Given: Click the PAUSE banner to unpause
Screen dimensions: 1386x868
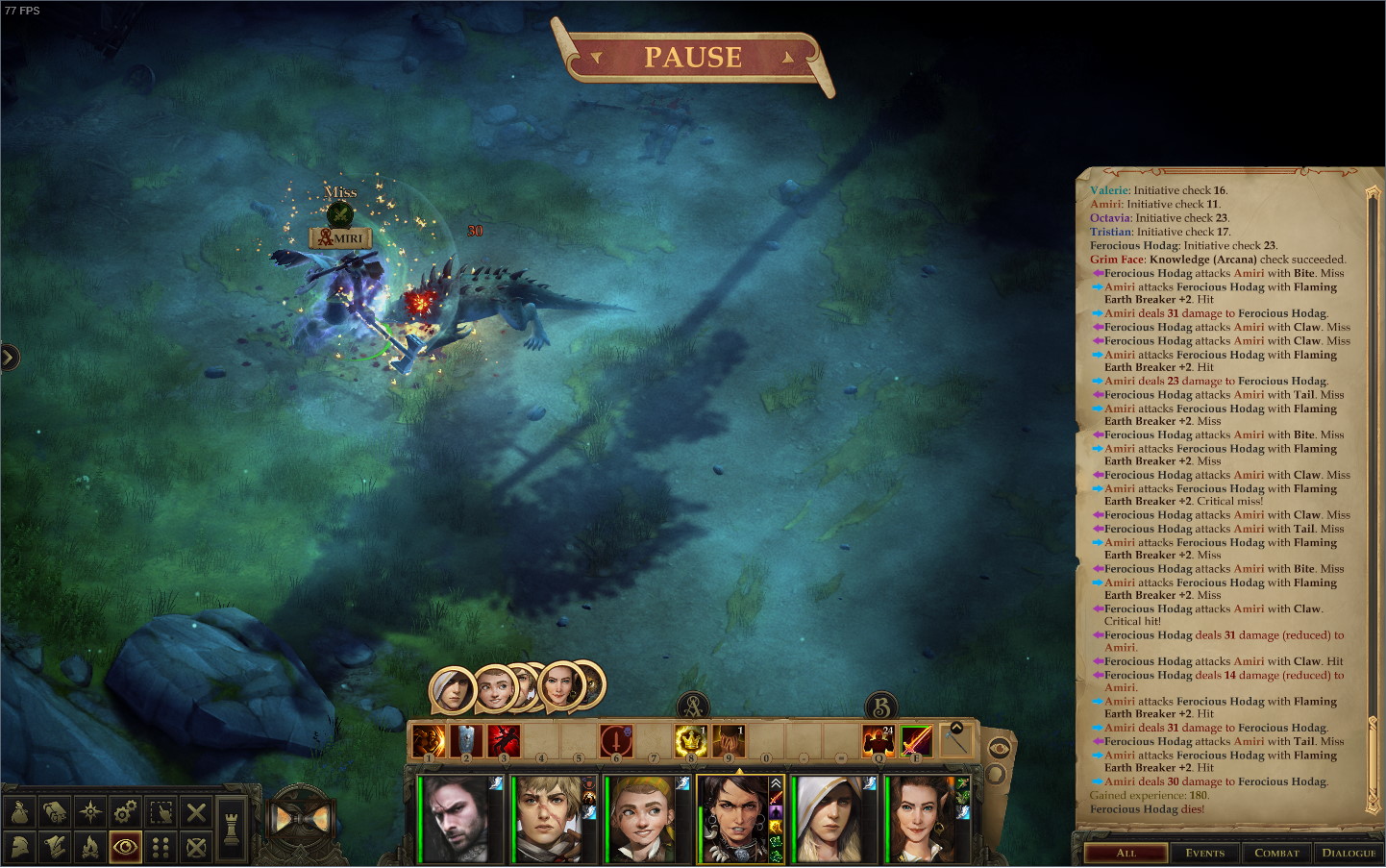Looking at the screenshot, I should coord(692,58).
